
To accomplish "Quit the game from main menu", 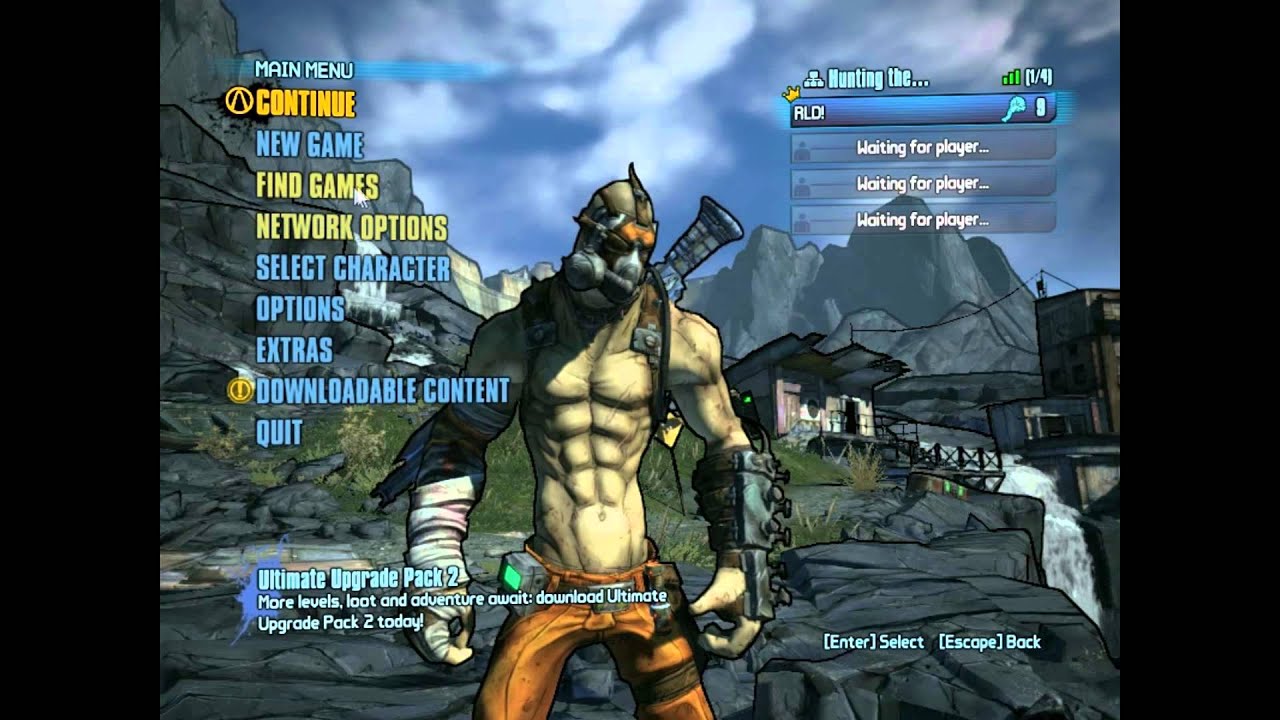I will point(279,432).
